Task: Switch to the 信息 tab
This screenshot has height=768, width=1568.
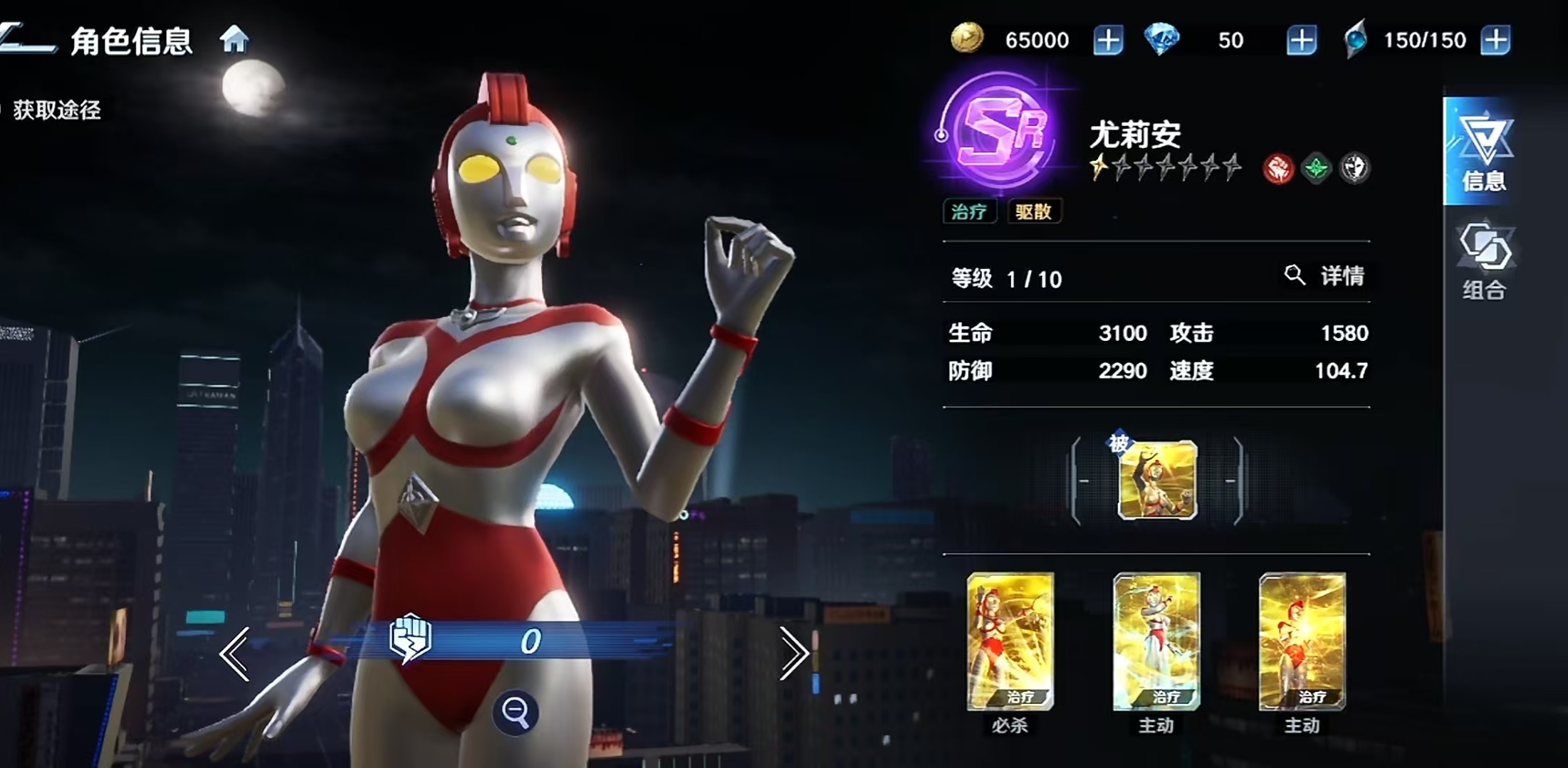Action: click(1483, 152)
